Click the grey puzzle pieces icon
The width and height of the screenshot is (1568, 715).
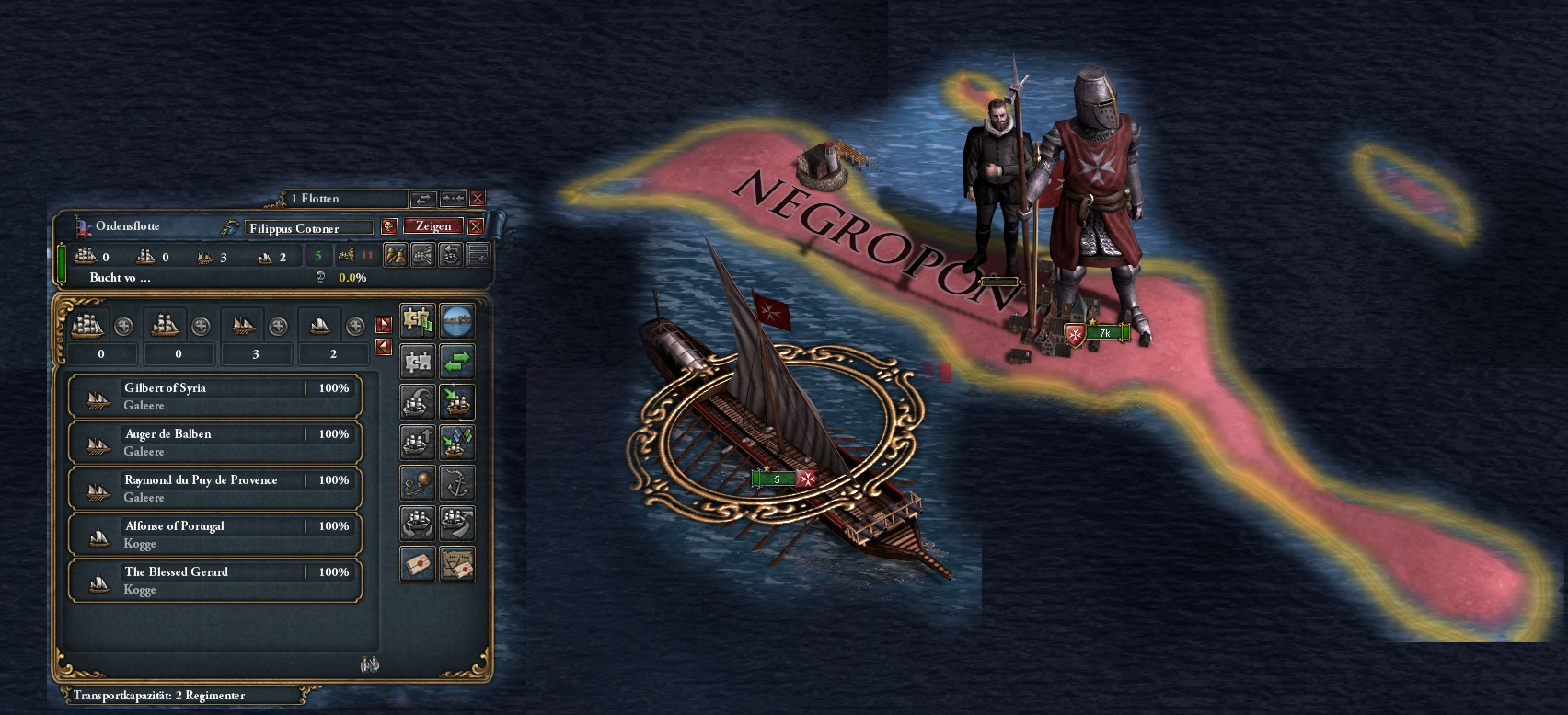418,361
